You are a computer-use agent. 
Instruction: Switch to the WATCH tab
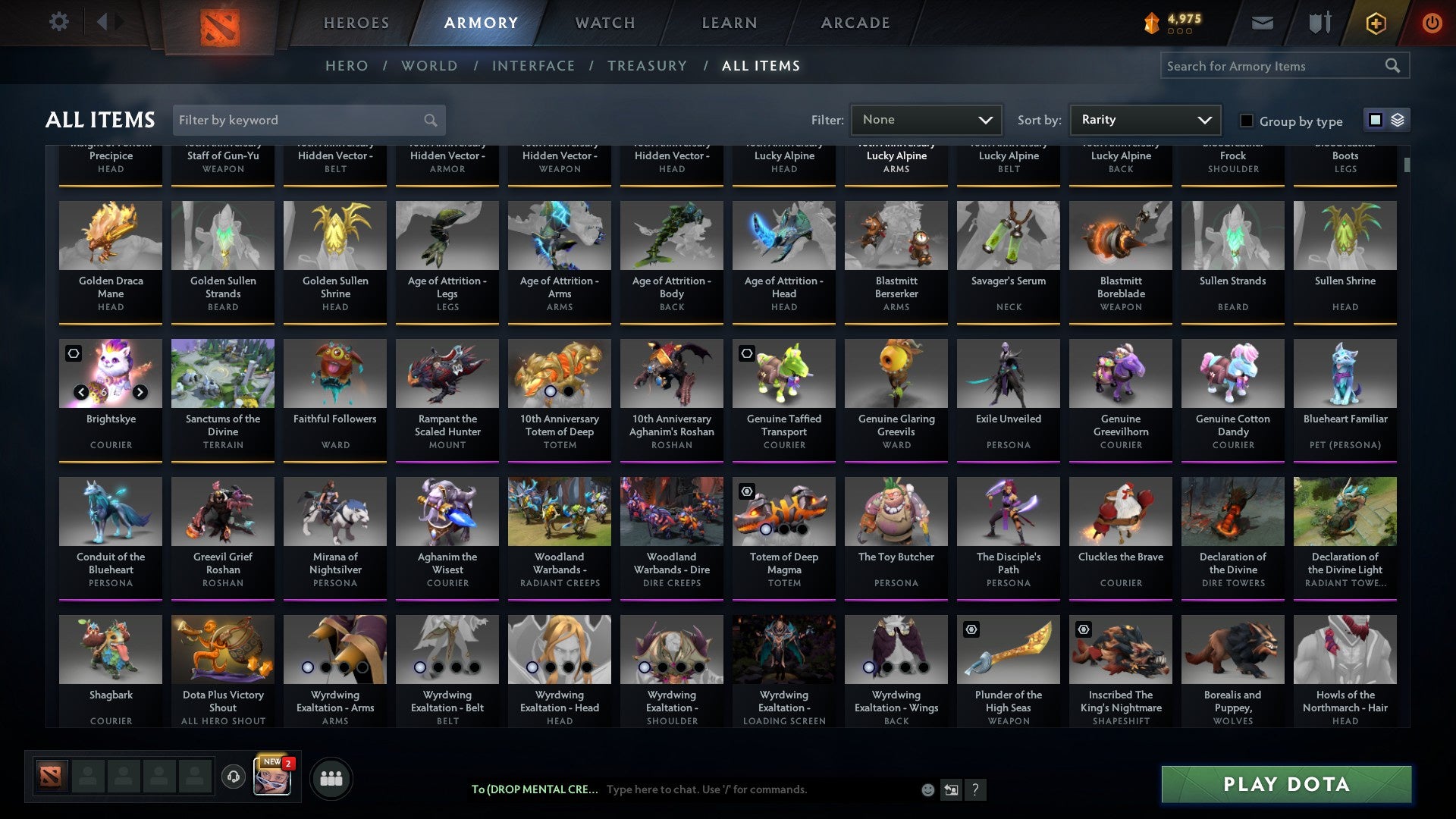point(604,23)
